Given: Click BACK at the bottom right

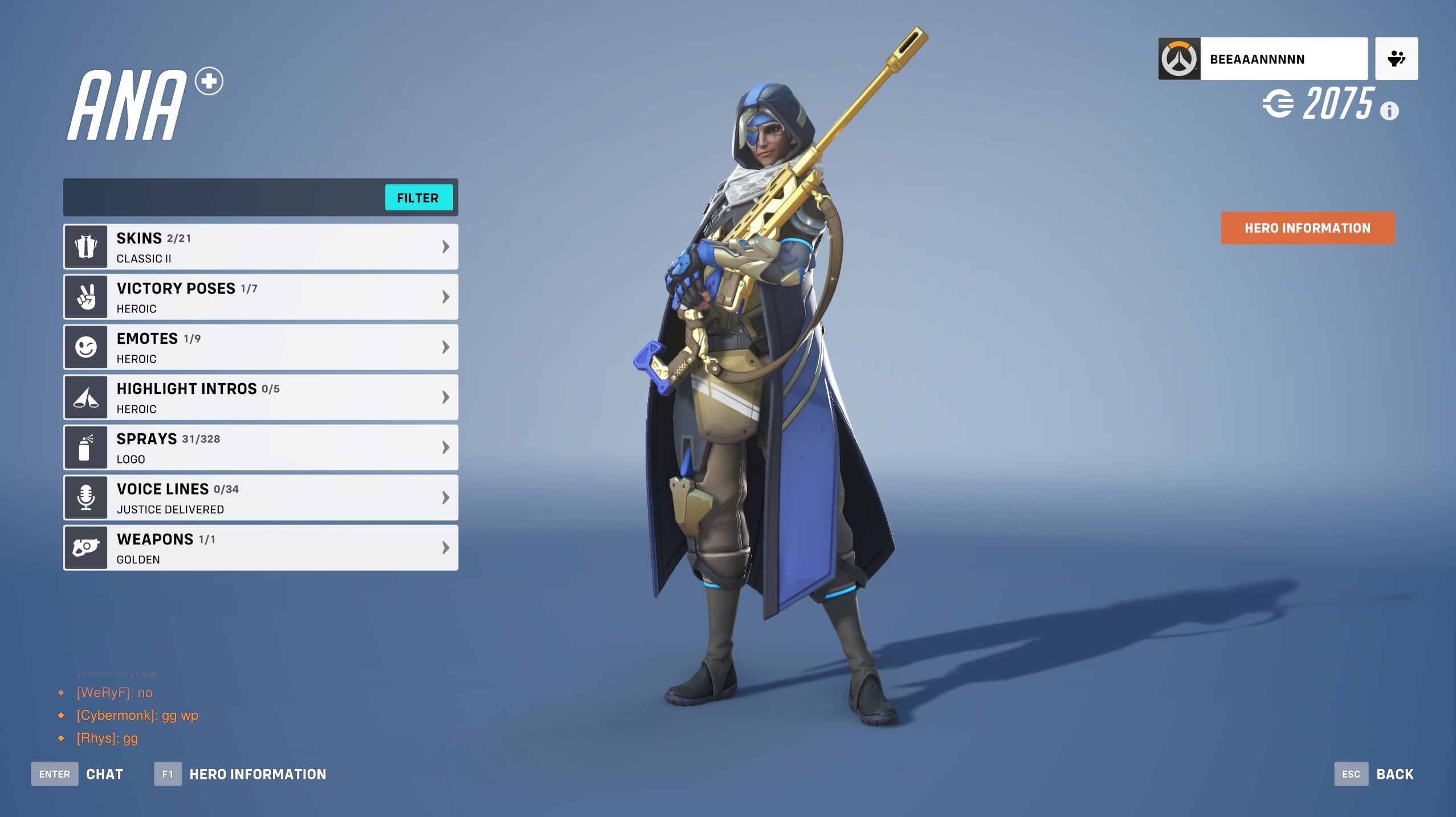Looking at the screenshot, I should click(x=1394, y=774).
